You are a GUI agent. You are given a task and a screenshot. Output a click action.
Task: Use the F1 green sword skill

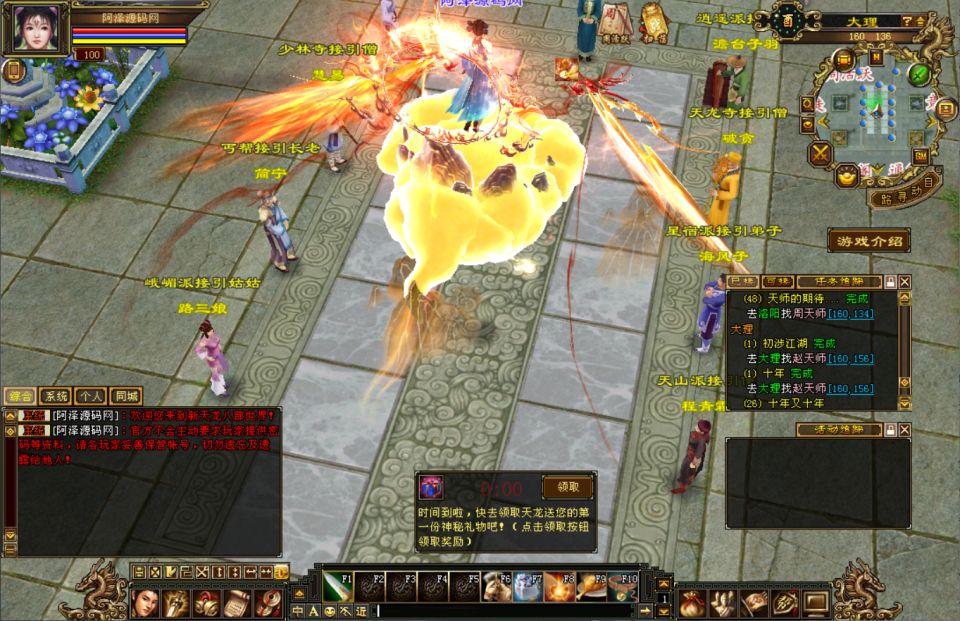pos(335,586)
